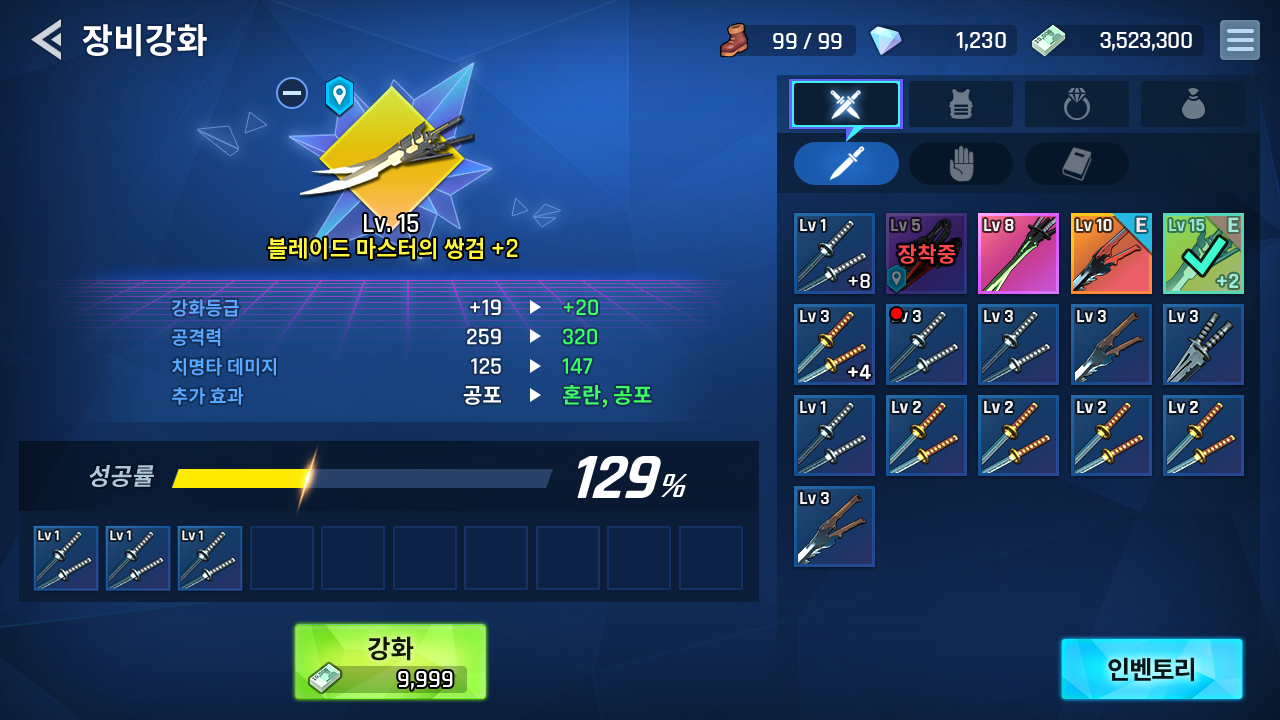Remove the selected weapon with minus button
The height and width of the screenshot is (720, 1280).
point(292,93)
